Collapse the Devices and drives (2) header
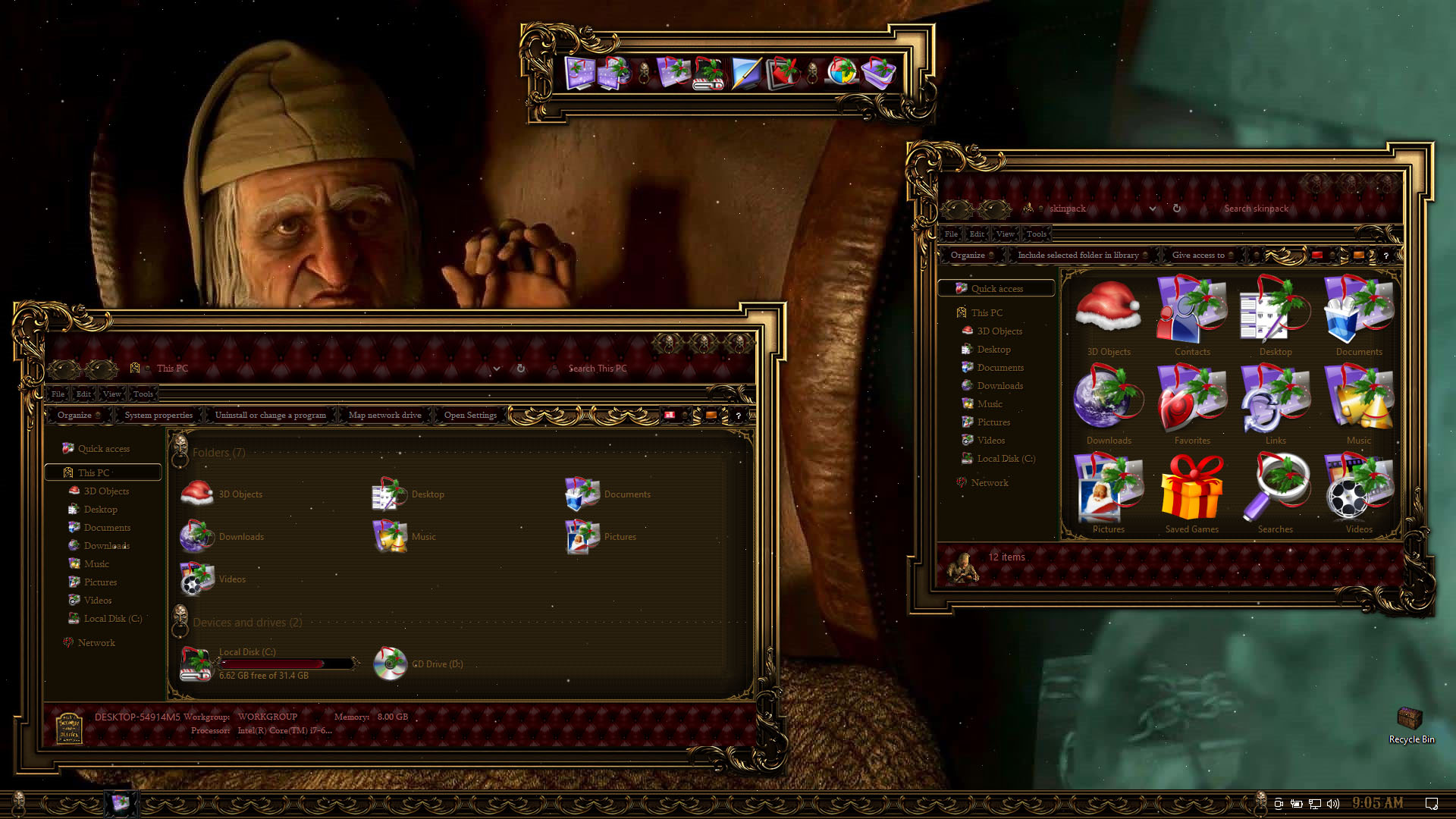Screen dimensions: 1456x819 click(x=247, y=623)
